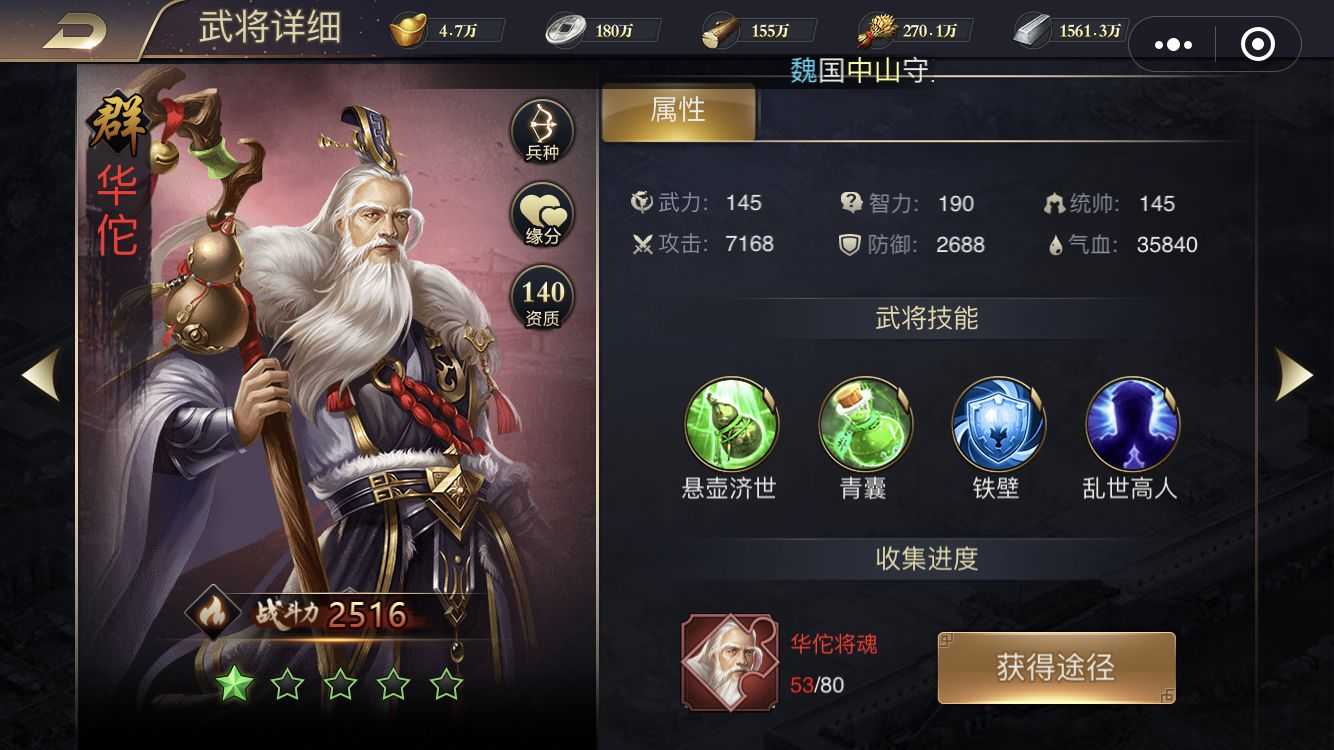
Task: View the locked 乱世高人 skill
Action: pyautogui.click(x=1131, y=423)
